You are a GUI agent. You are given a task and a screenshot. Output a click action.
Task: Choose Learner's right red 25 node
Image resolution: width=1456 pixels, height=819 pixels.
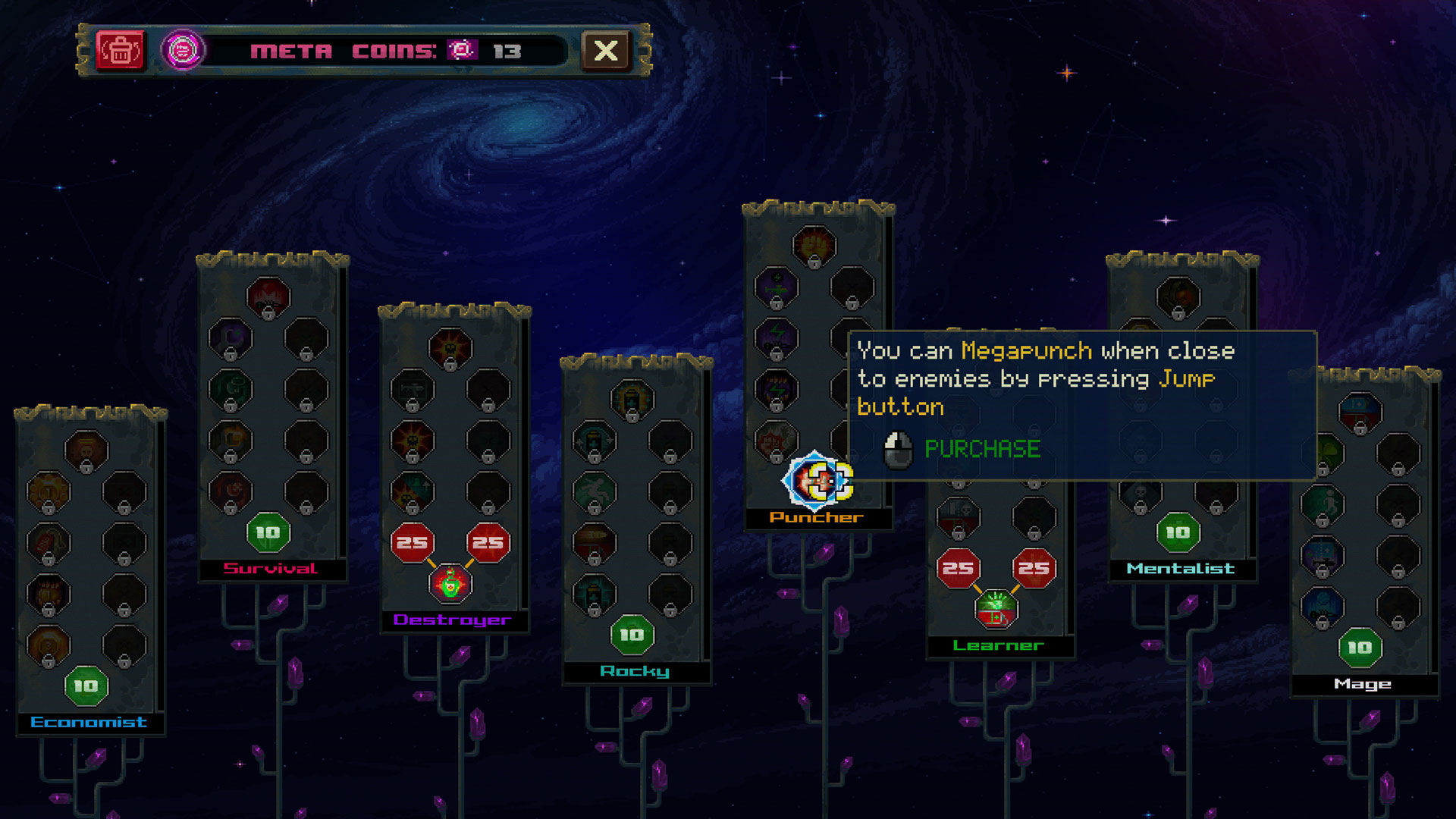click(1034, 568)
